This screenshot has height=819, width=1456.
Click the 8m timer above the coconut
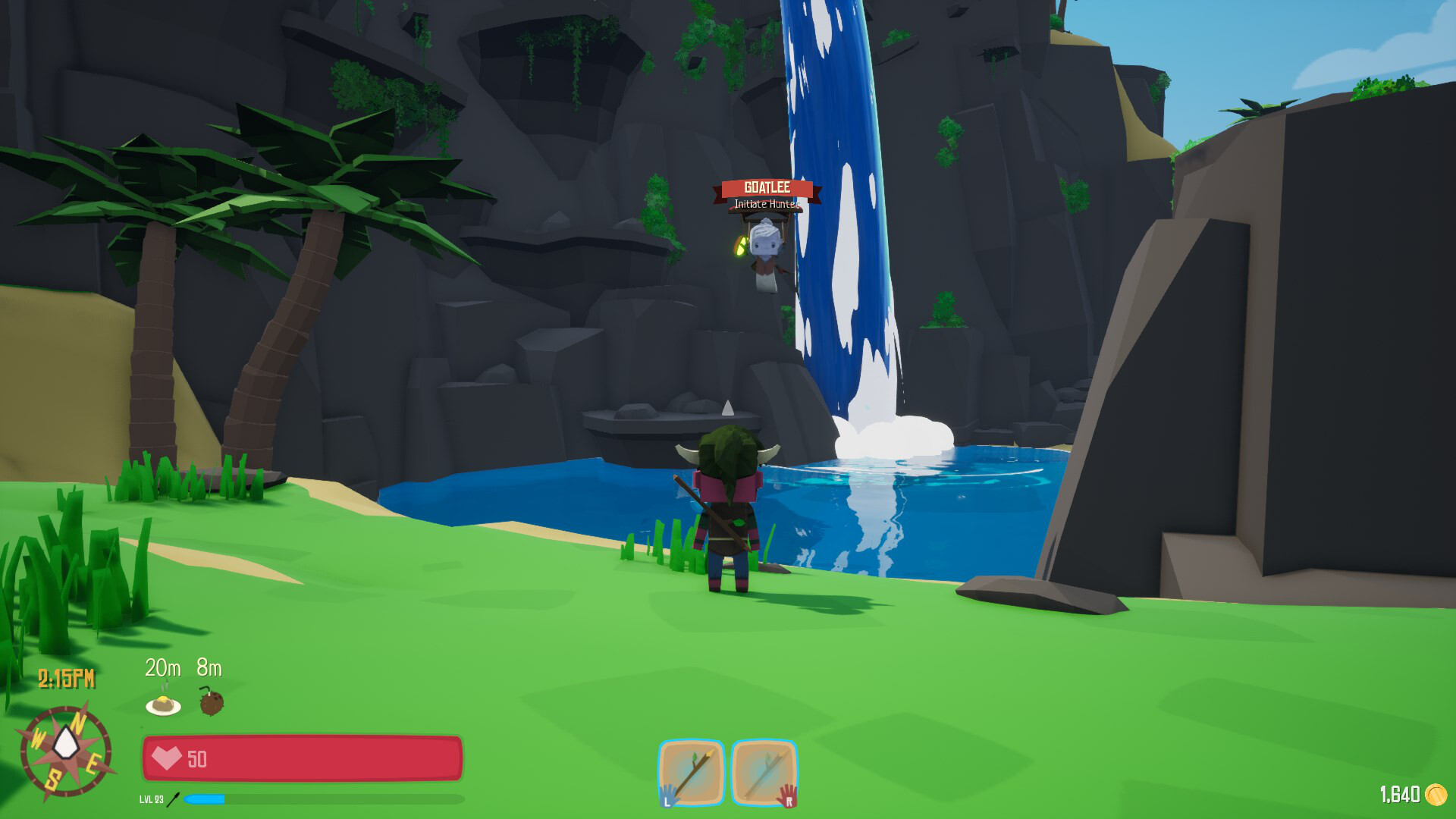210,670
